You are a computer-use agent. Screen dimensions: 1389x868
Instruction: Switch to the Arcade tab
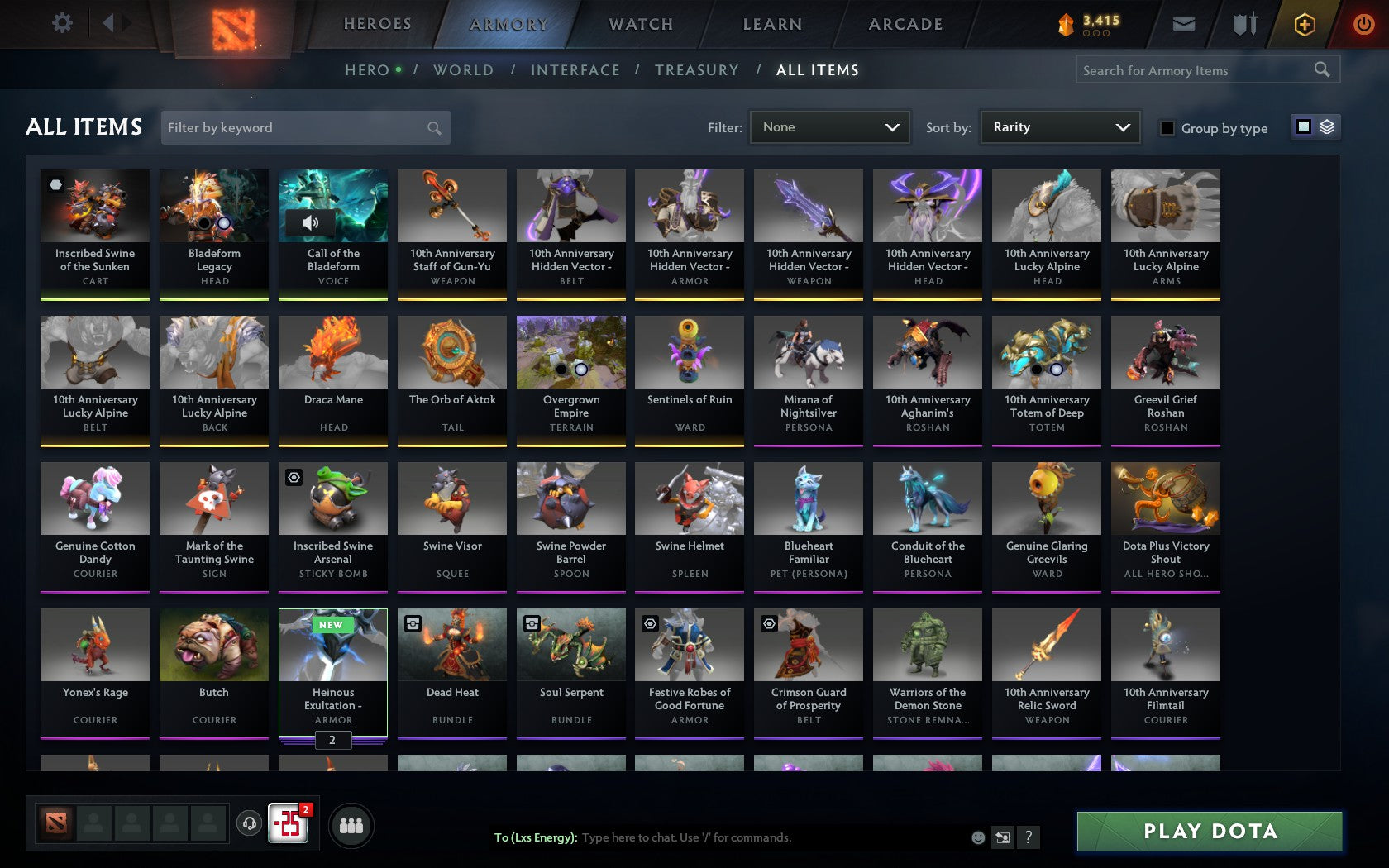(x=904, y=24)
